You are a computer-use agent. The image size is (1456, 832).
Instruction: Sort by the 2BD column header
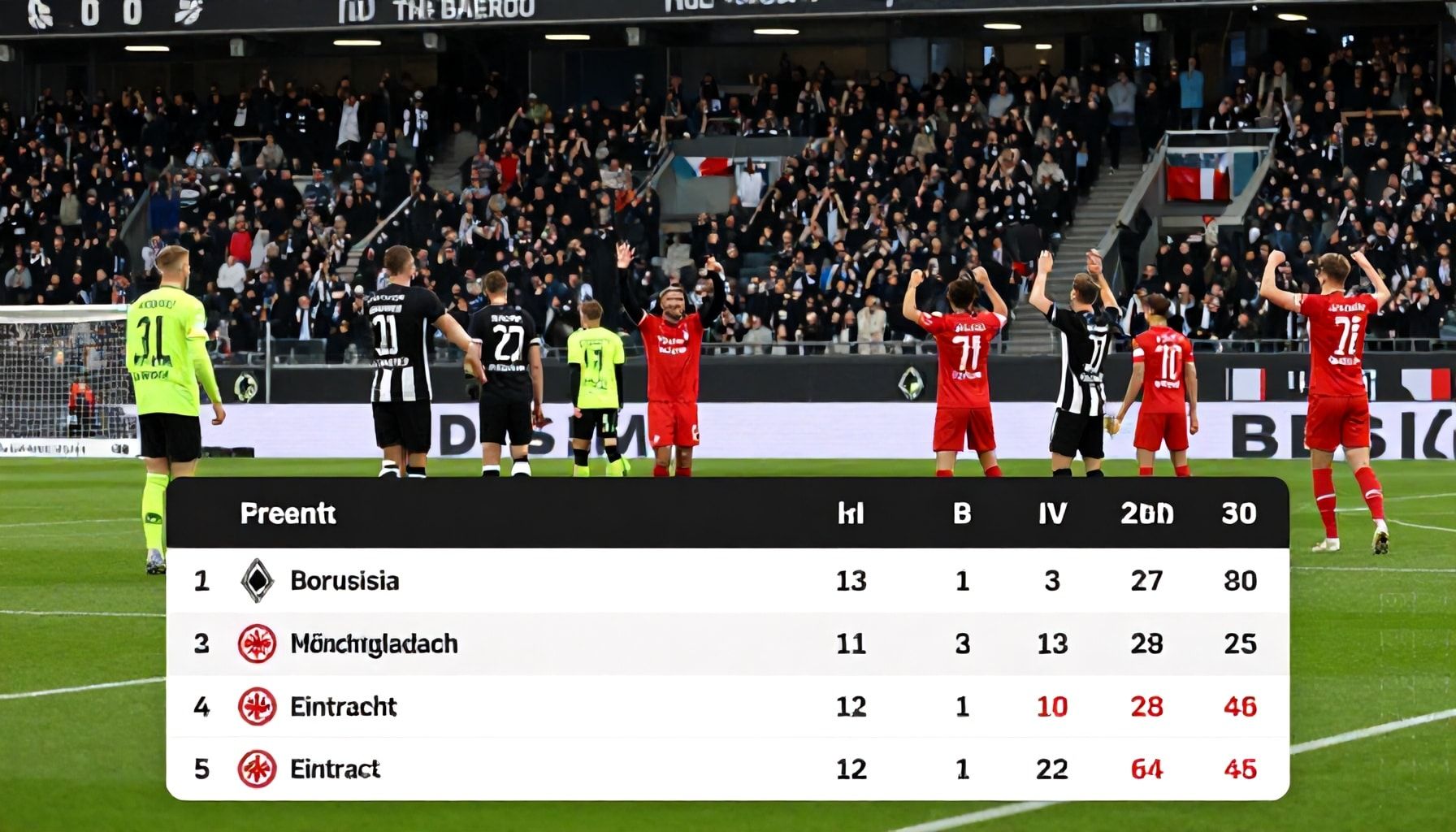tap(1146, 513)
